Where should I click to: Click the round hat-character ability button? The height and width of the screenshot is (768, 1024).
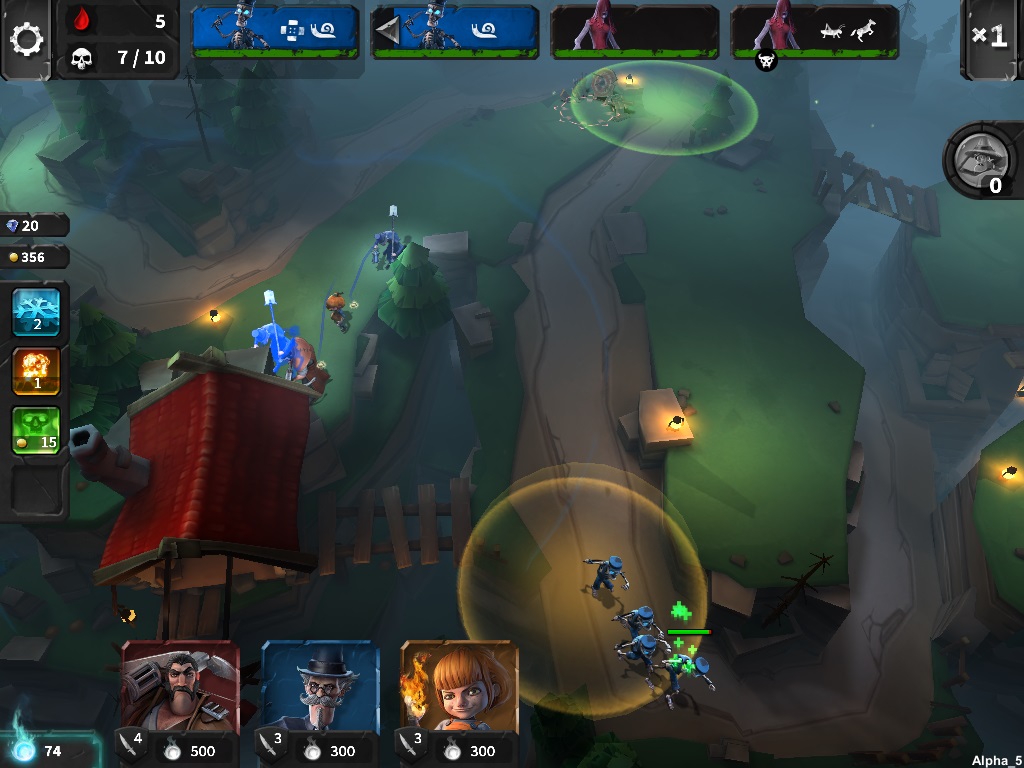point(977,159)
